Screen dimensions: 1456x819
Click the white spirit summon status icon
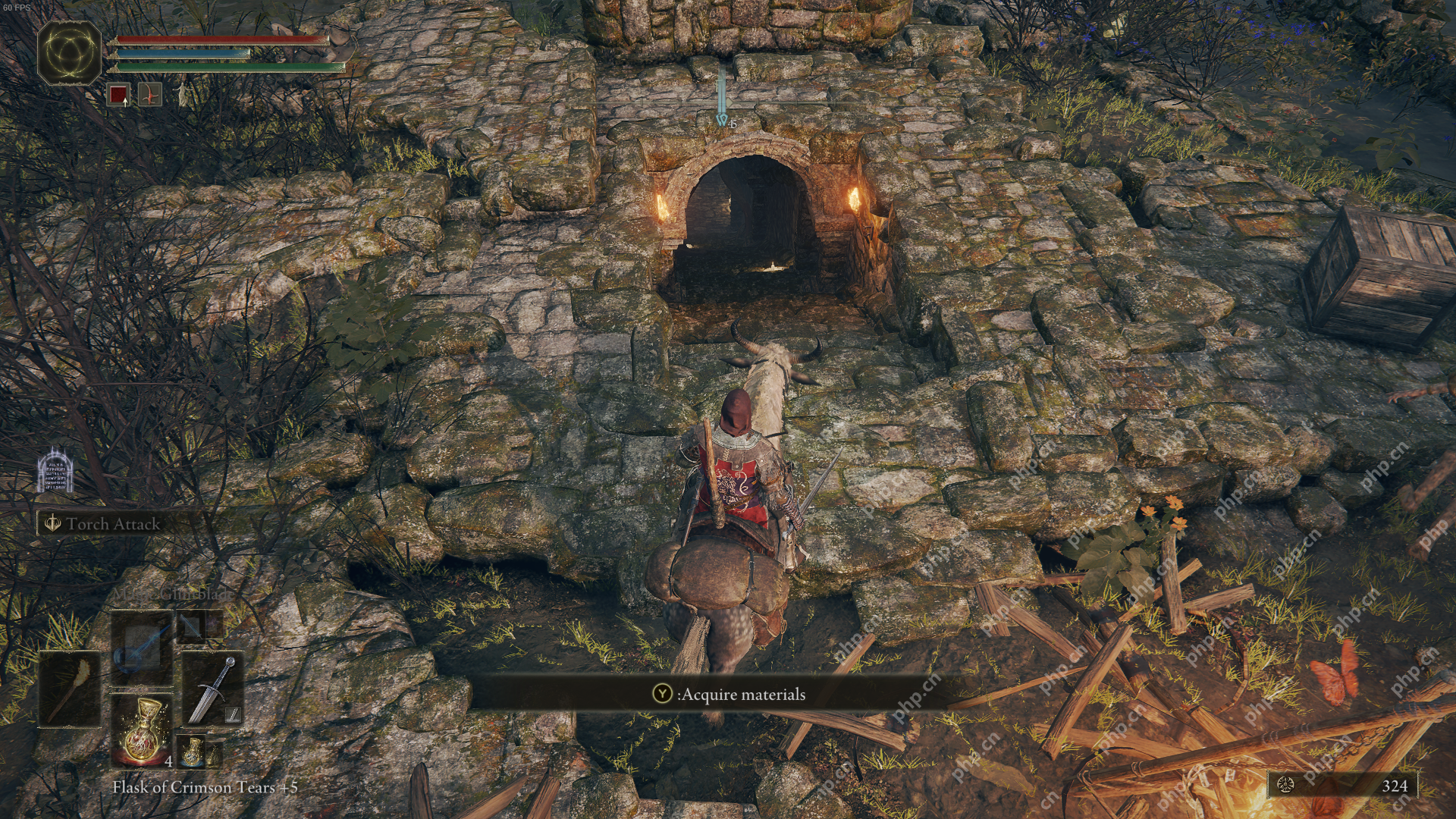point(182,94)
